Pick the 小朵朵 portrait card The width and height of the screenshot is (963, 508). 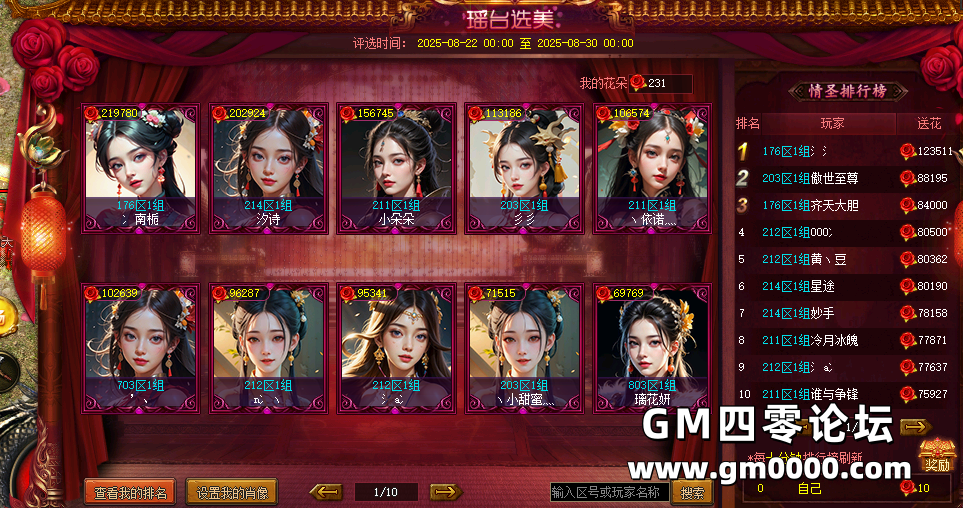point(396,168)
